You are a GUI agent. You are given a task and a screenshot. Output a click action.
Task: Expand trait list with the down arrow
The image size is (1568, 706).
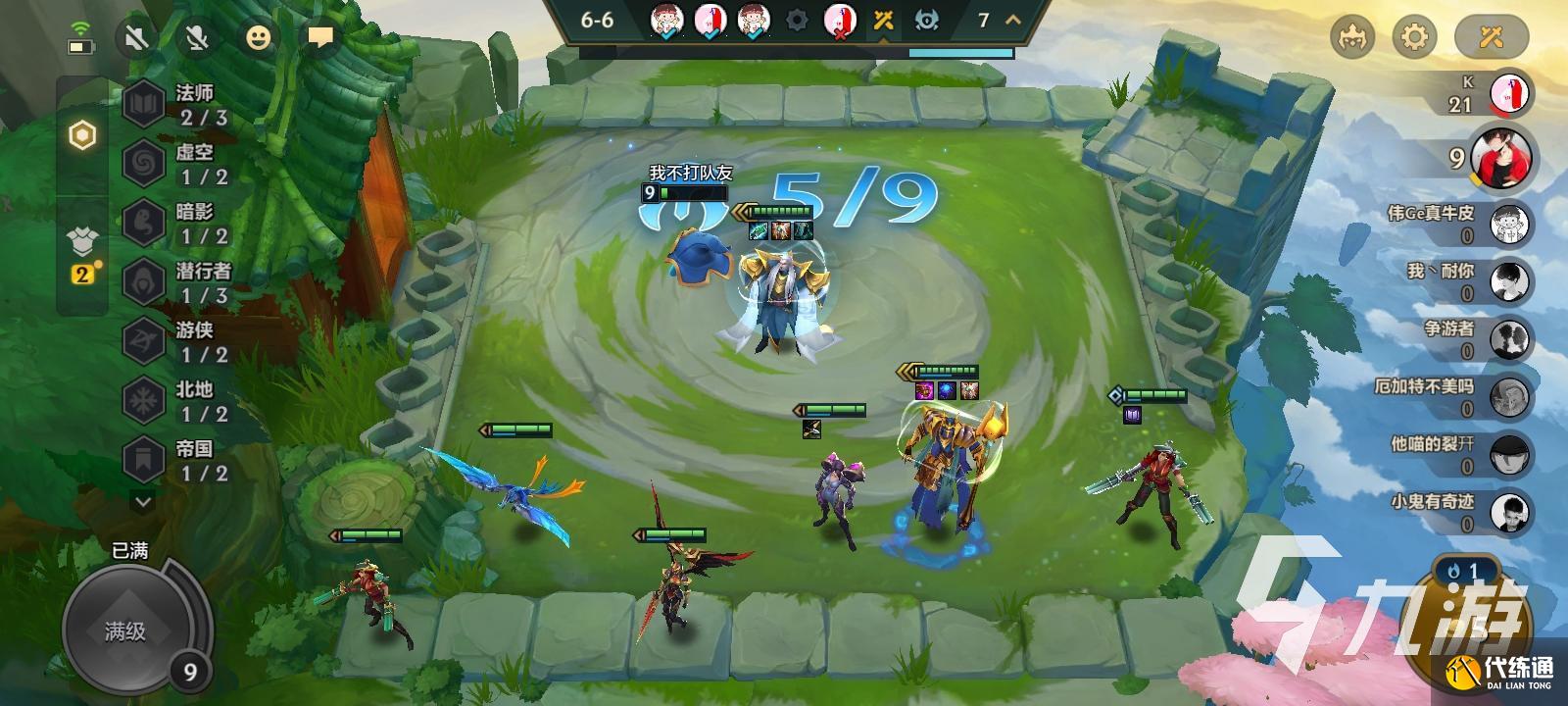[143, 502]
